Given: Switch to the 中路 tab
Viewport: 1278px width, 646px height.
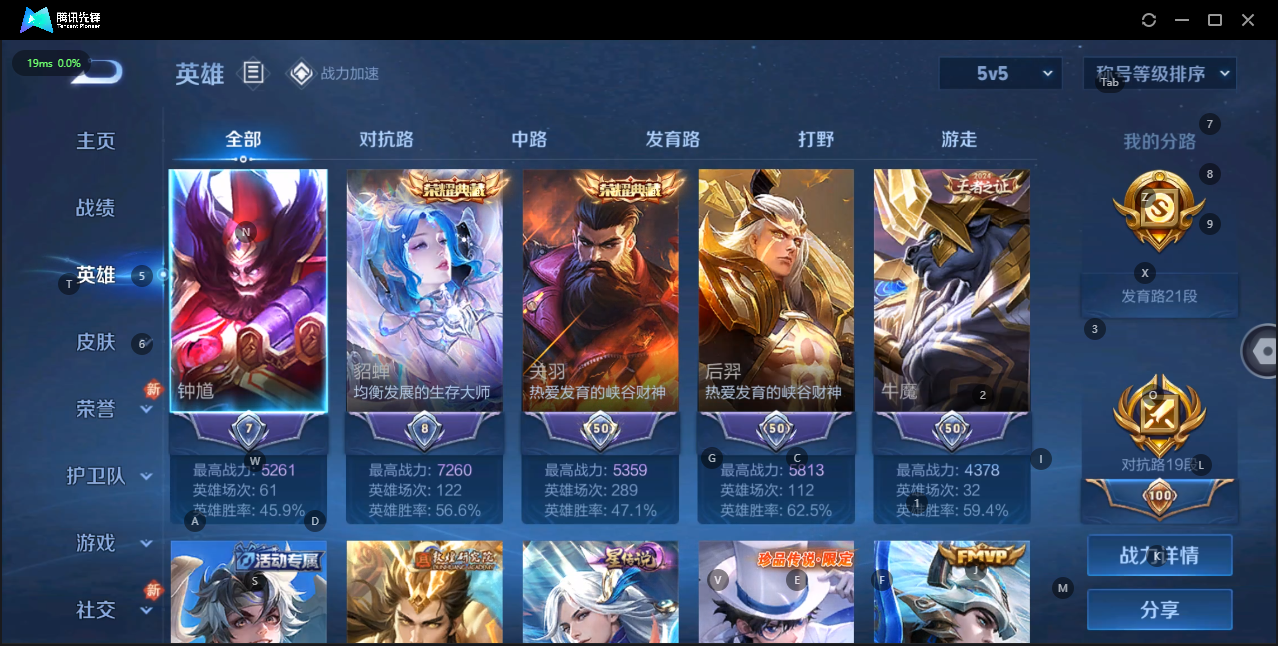Looking at the screenshot, I should coord(529,139).
